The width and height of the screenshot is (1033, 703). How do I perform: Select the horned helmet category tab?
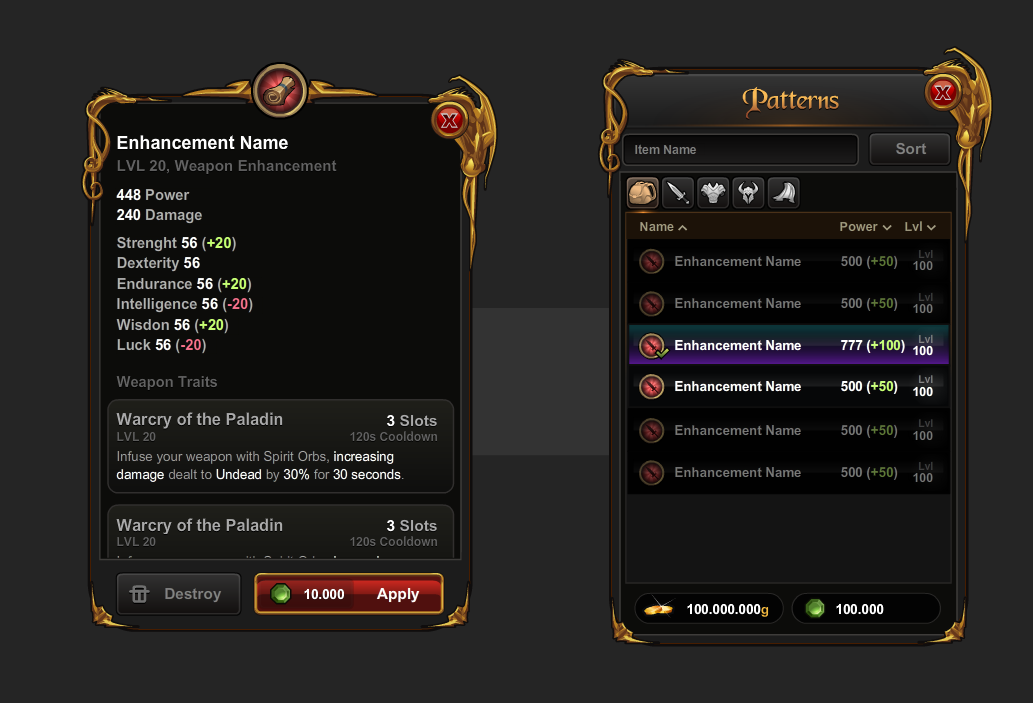click(x=747, y=193)
